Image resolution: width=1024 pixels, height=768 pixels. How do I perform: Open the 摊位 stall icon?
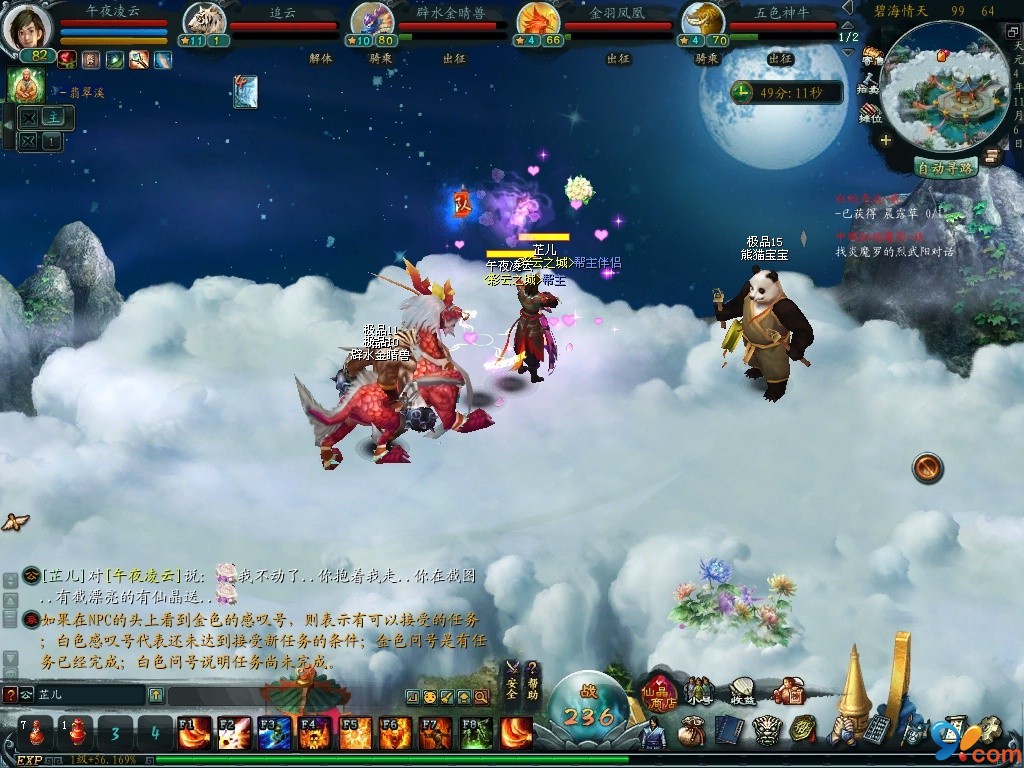[871, 112]
